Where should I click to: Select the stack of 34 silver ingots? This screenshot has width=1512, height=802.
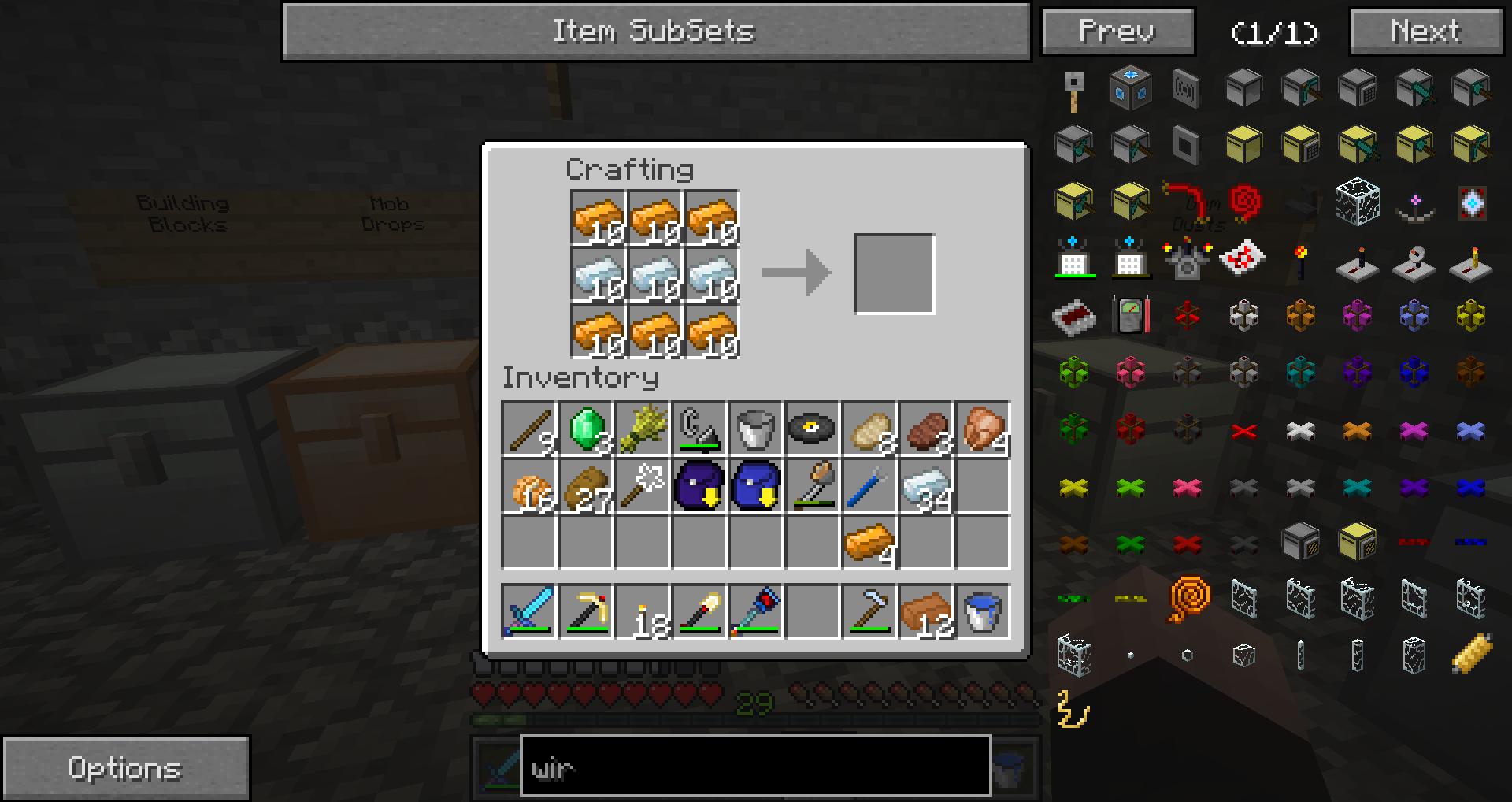tap(926, 487)
